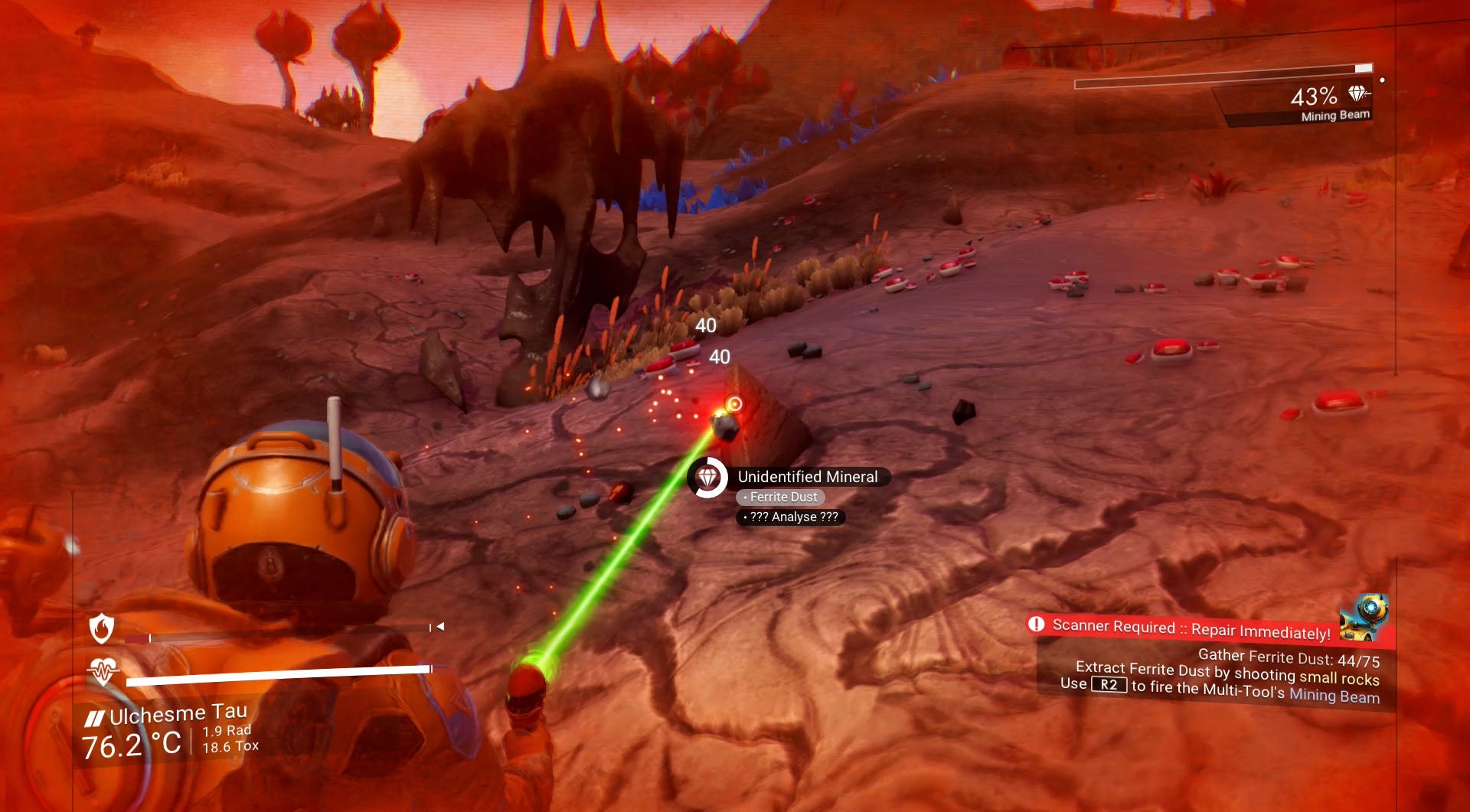Toggle the Ferrite Dust resource tag

(780, 497)
